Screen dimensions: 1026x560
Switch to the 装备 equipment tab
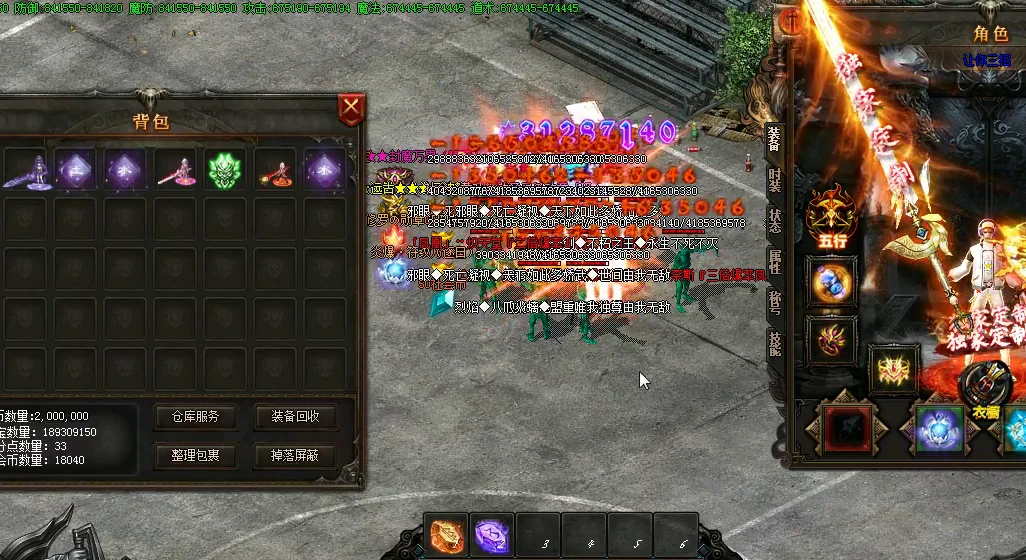click(x=774, y=139)
